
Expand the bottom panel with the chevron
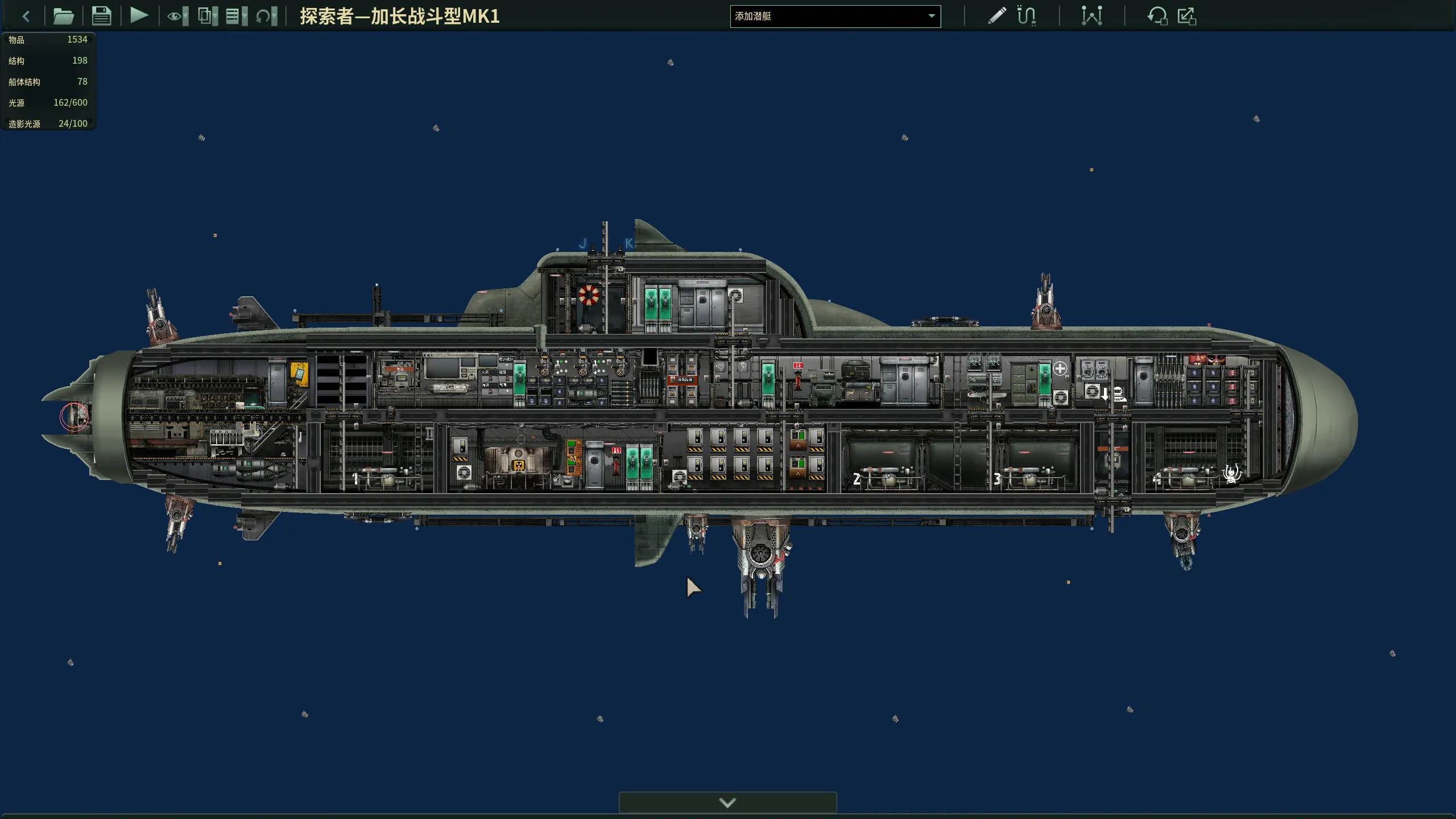click(727, 802)
